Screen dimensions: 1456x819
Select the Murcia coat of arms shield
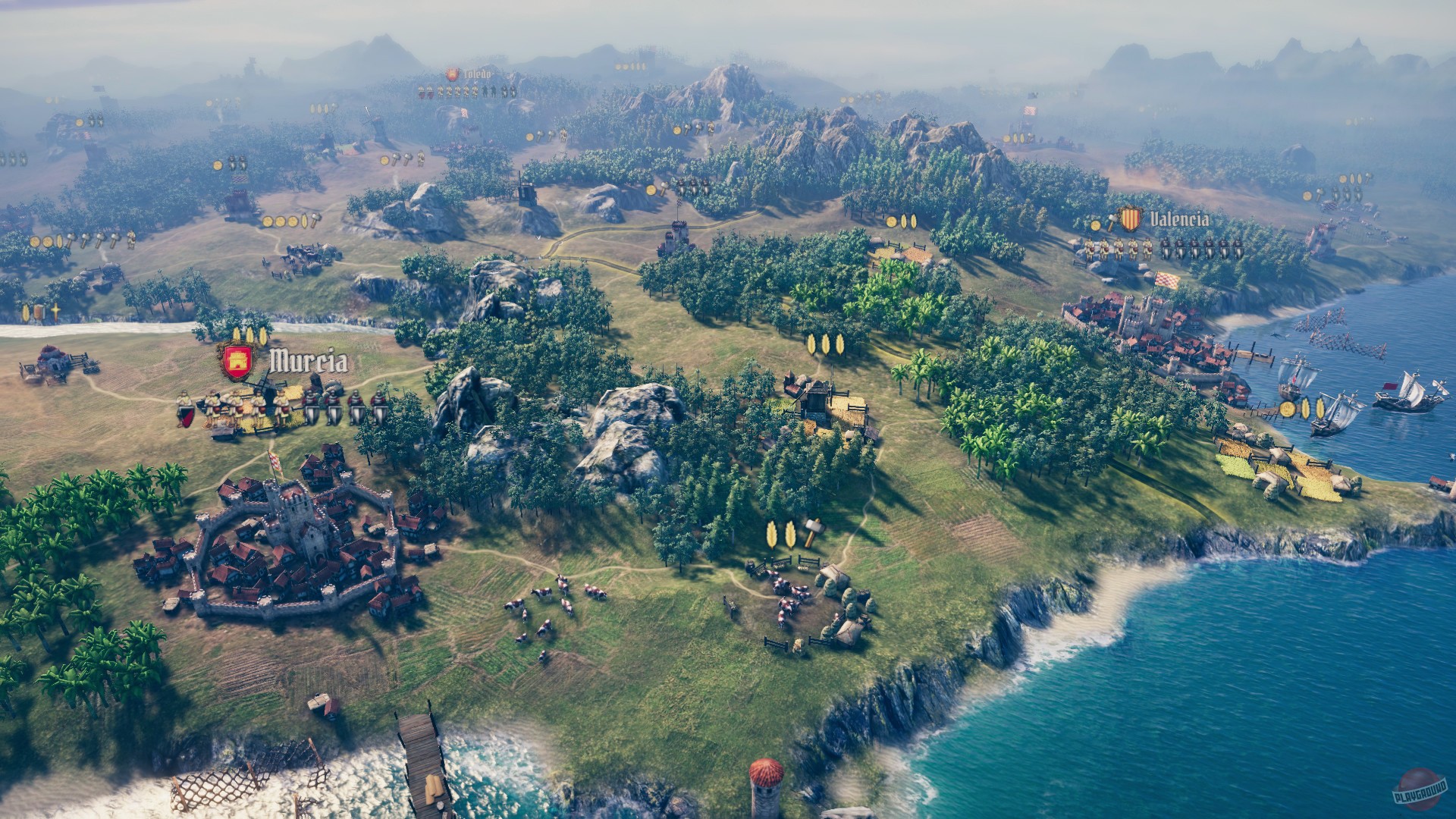tap(237, 359)
